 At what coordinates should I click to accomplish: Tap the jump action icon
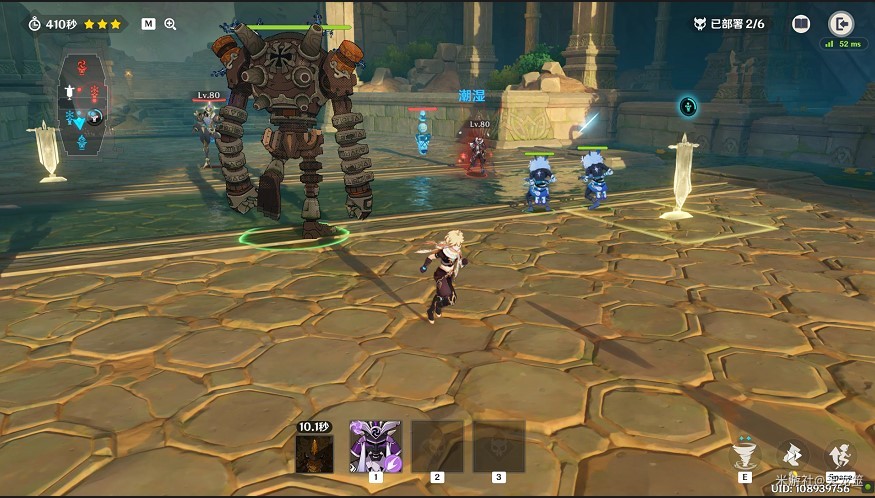(838, 456)
